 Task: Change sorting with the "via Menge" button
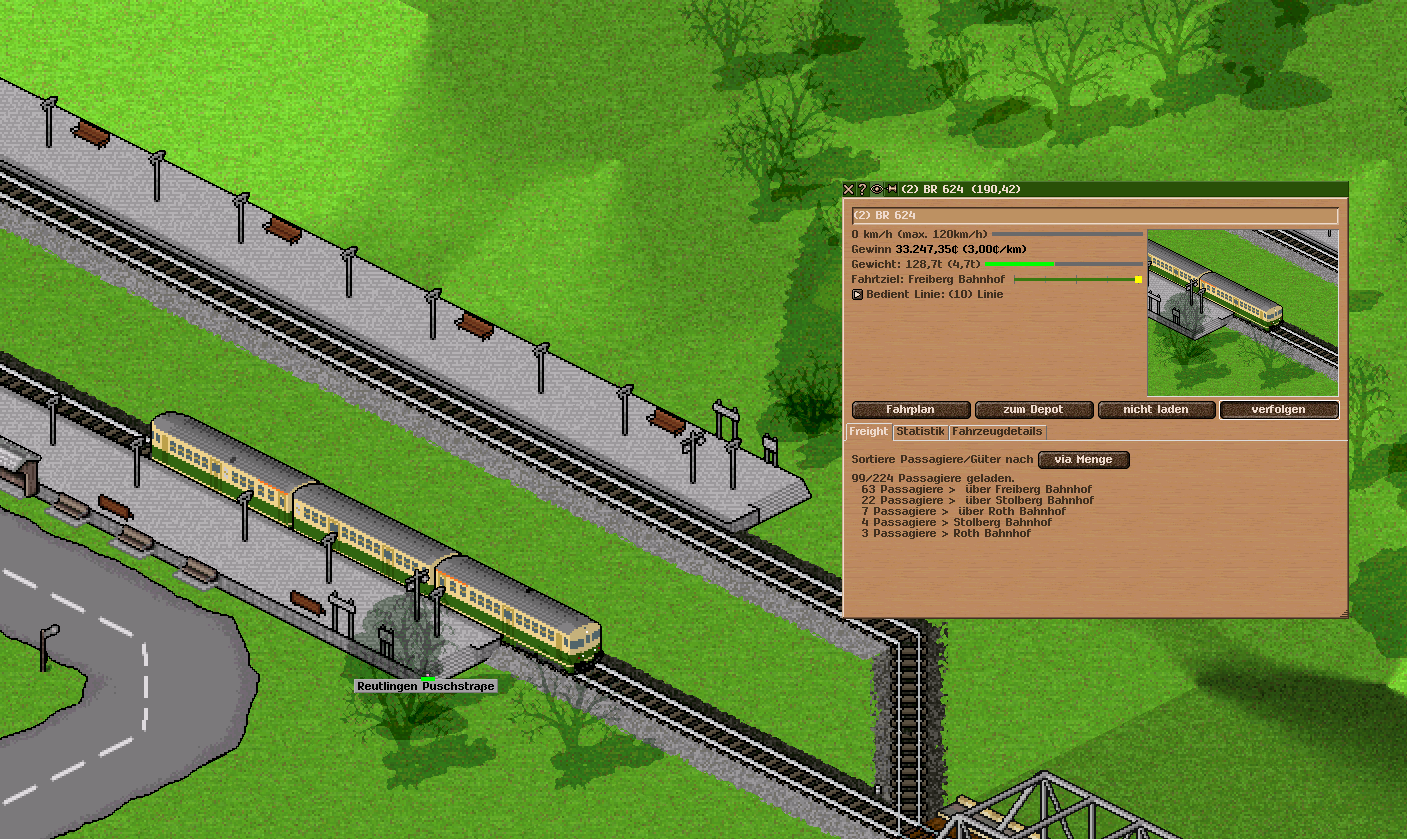(x=1084, y=460)
